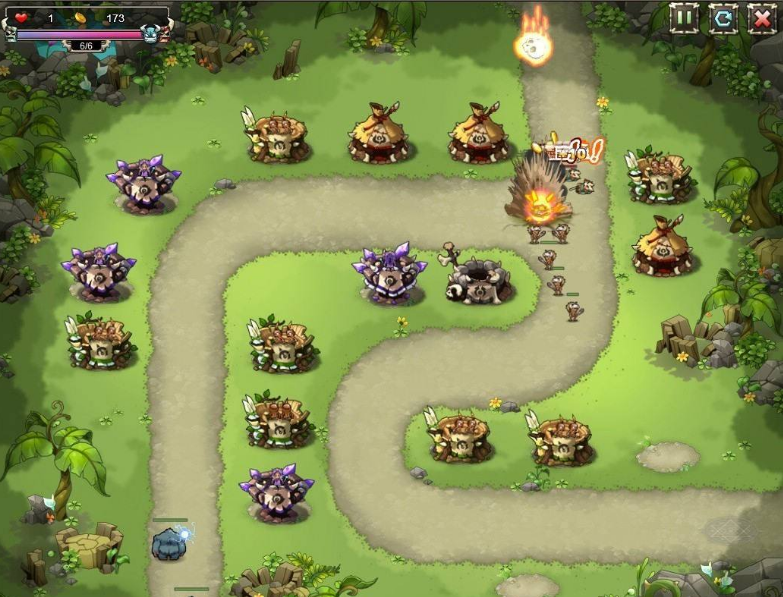This screenshot has height=597, width=783.
Task: Restart the level using the blue arrow button
Action: tap(723, 17)
